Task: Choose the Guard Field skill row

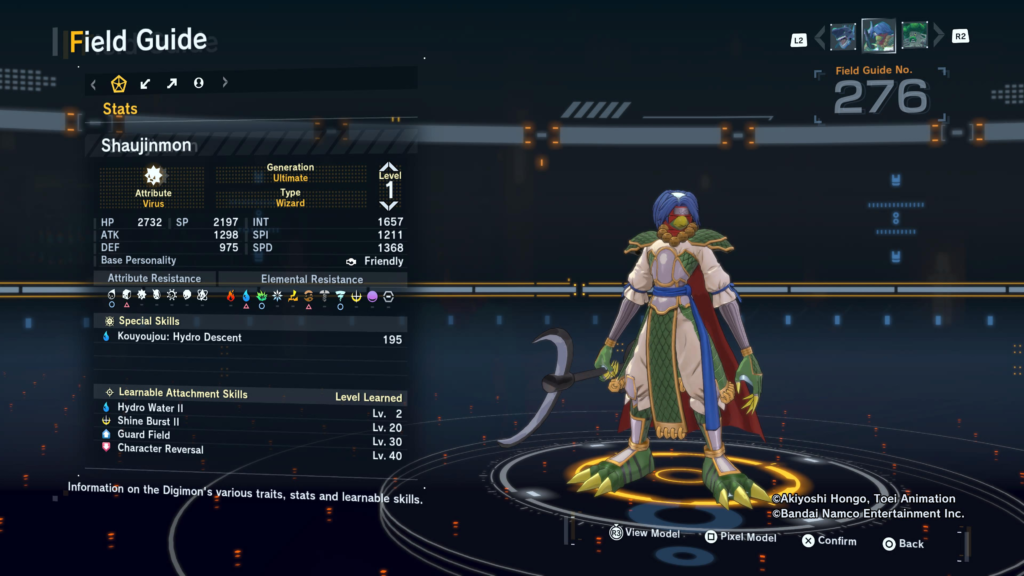Action: click(252, 435)
